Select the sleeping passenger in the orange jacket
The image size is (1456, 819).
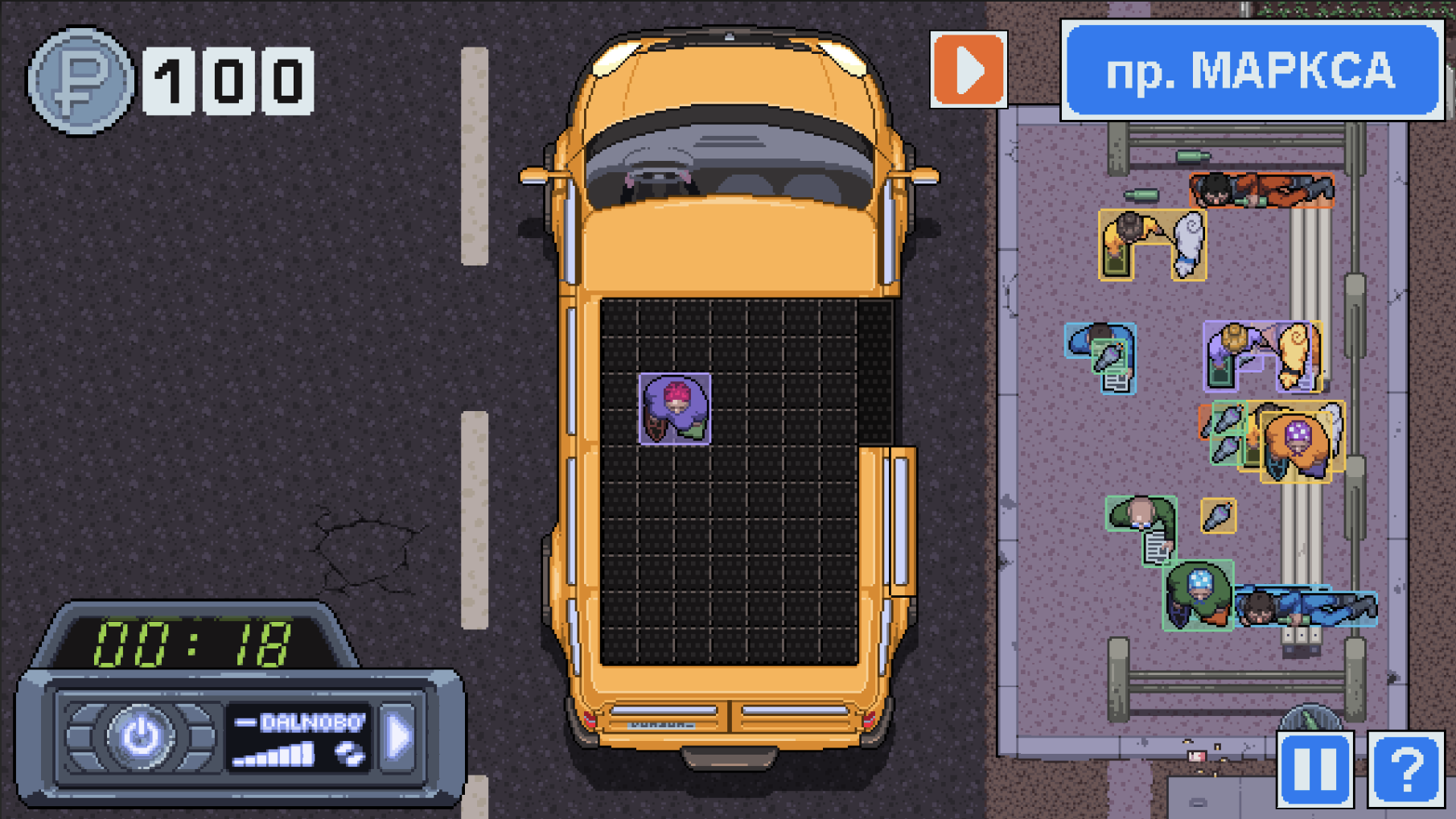tap(1259, 191)
